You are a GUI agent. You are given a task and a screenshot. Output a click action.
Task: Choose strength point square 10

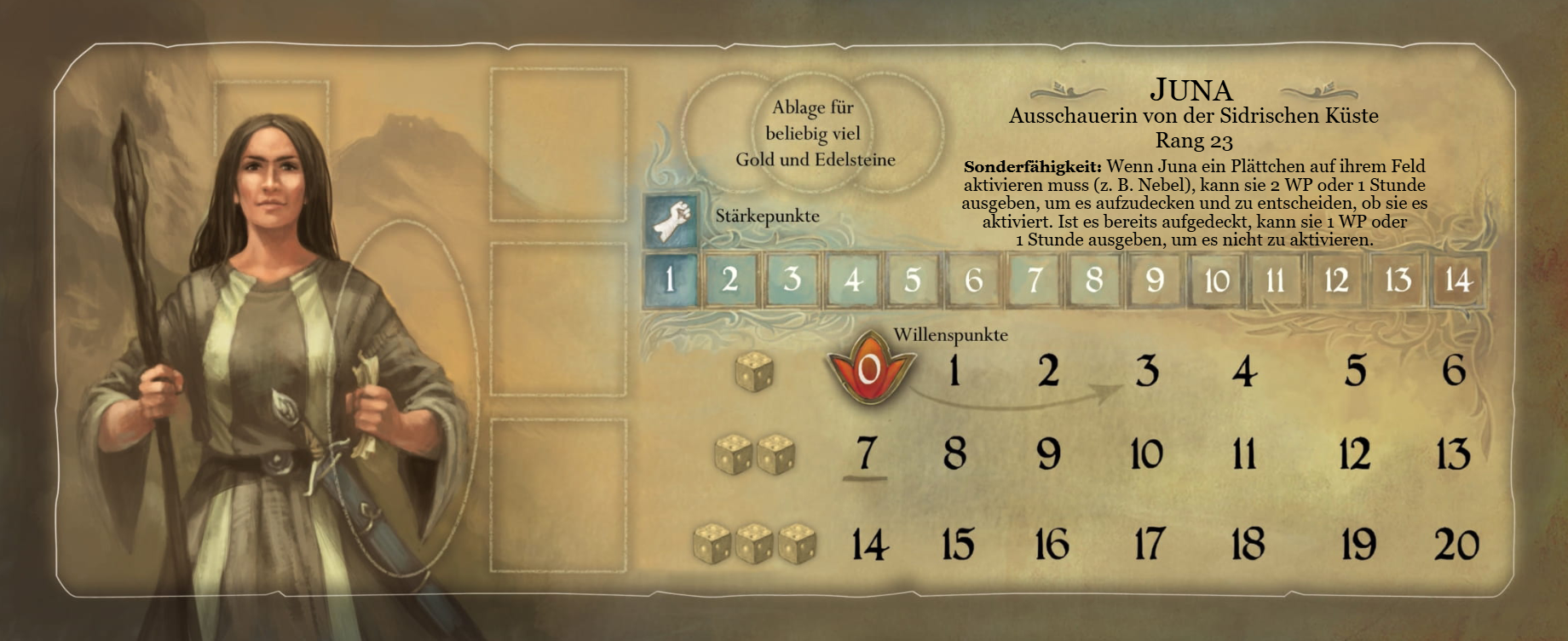point(1216,280)
